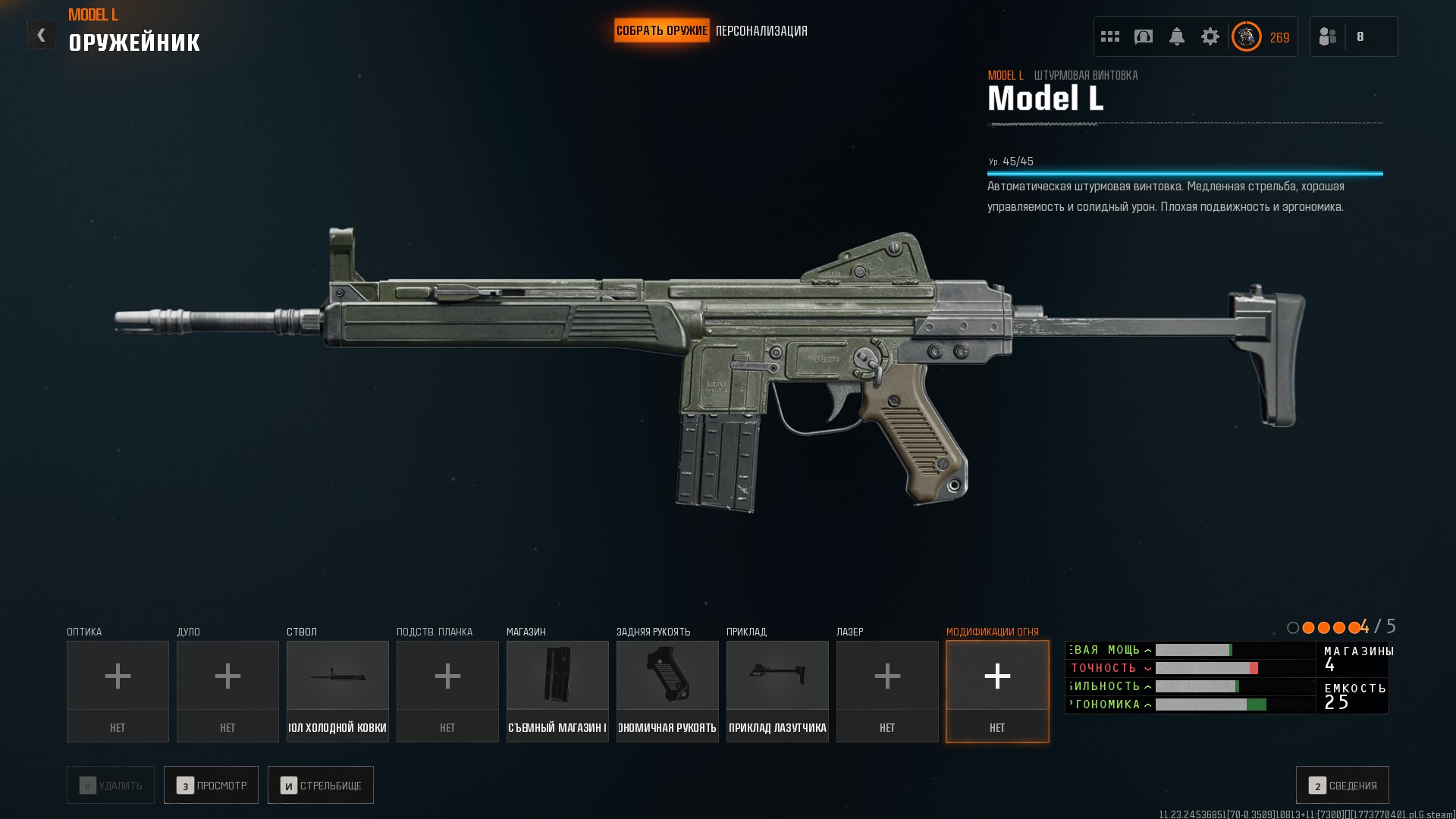Enter the Стрельбище firing range
The height and width of the screenshot is (819, 1456).
coord(321,785)
